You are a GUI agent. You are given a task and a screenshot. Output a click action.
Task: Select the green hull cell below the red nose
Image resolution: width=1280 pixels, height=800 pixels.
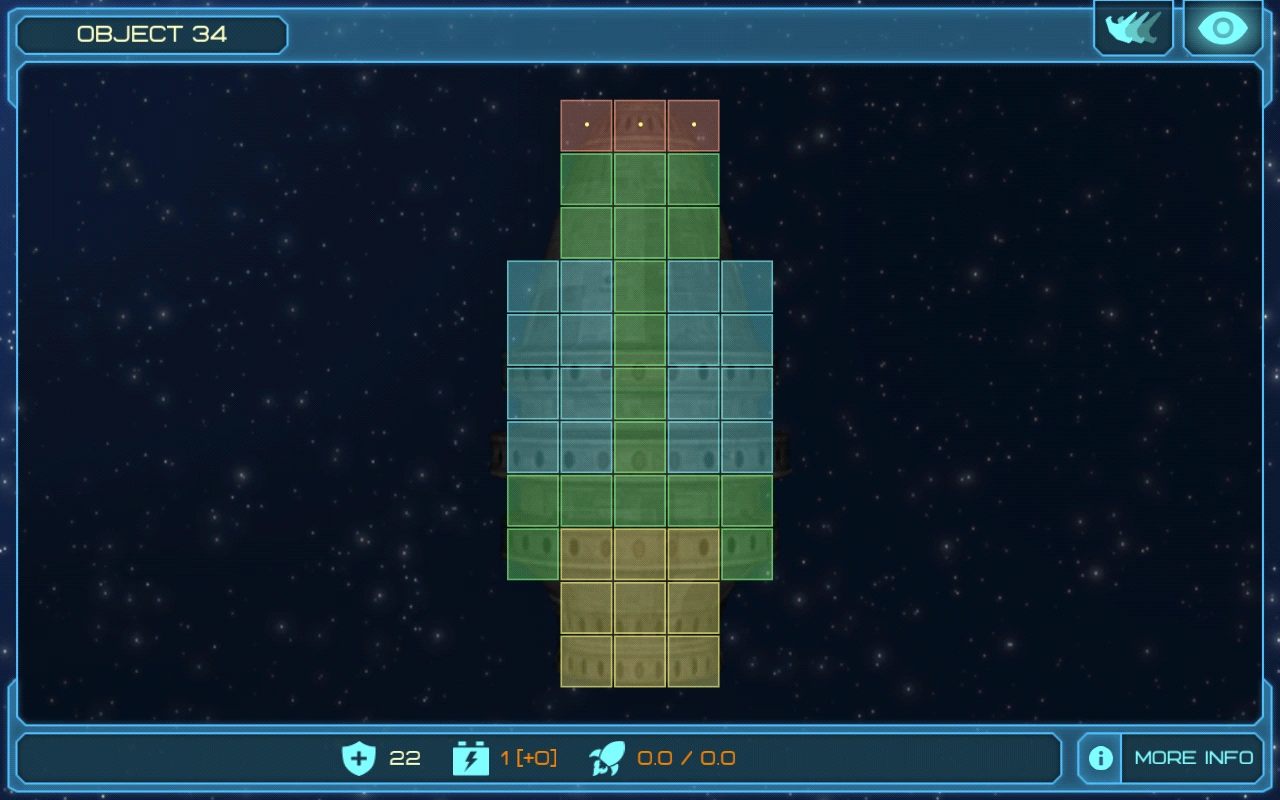point(641,177)
